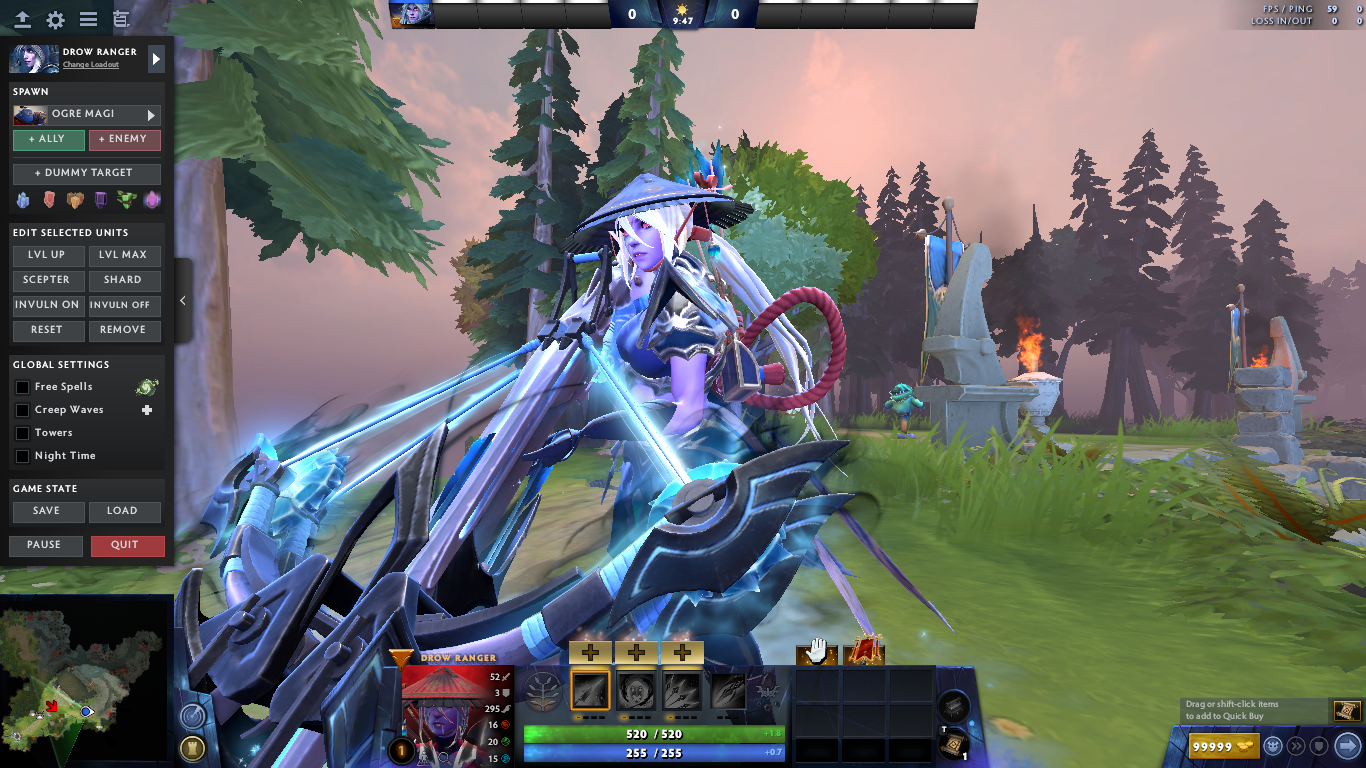
Task: Open Change Loadout for Drow Ranger
Action: pyautogui.click(x=90, y=64)
